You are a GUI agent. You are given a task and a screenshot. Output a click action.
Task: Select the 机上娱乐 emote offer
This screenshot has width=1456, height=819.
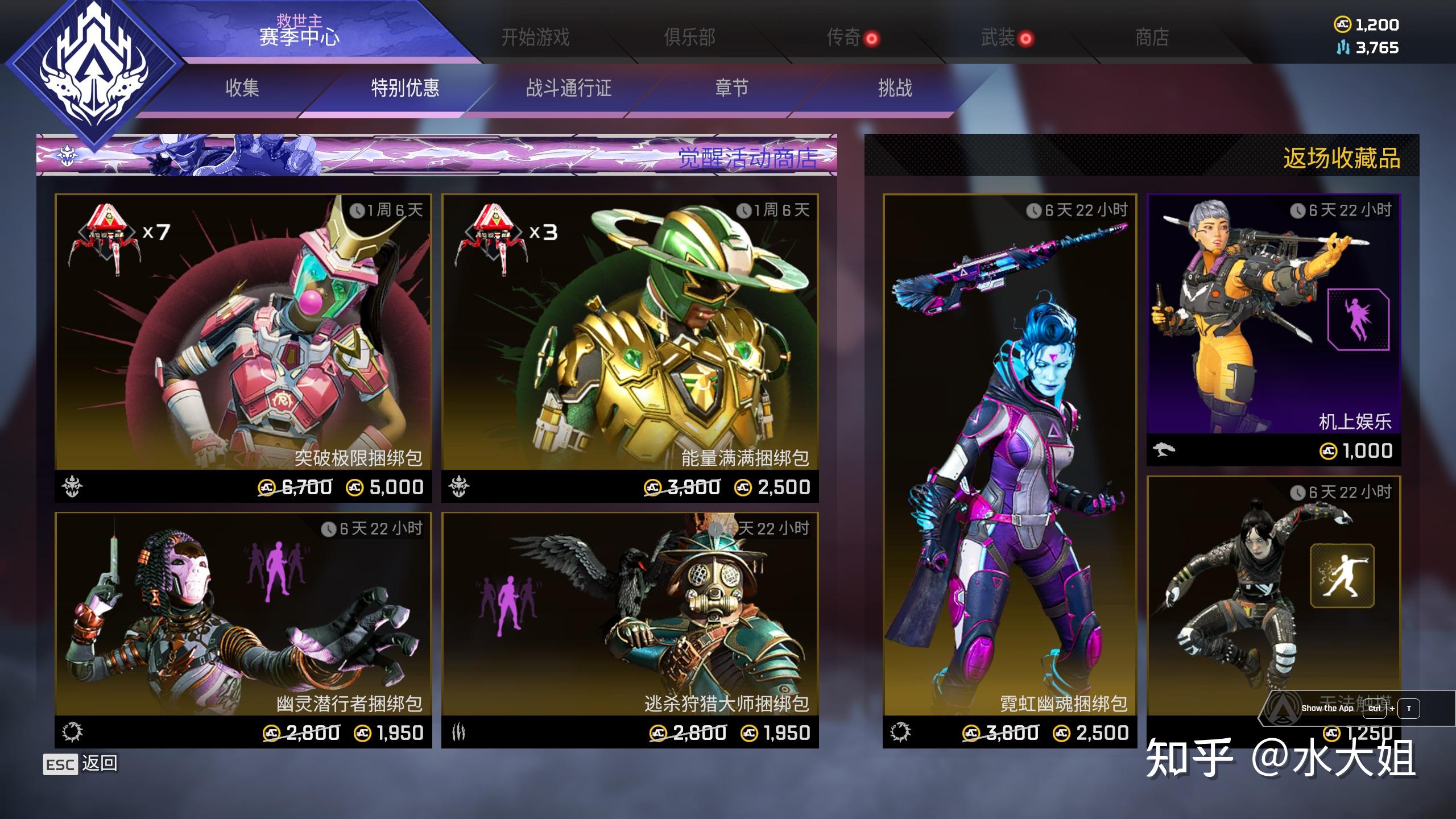tap(1273, 329)
